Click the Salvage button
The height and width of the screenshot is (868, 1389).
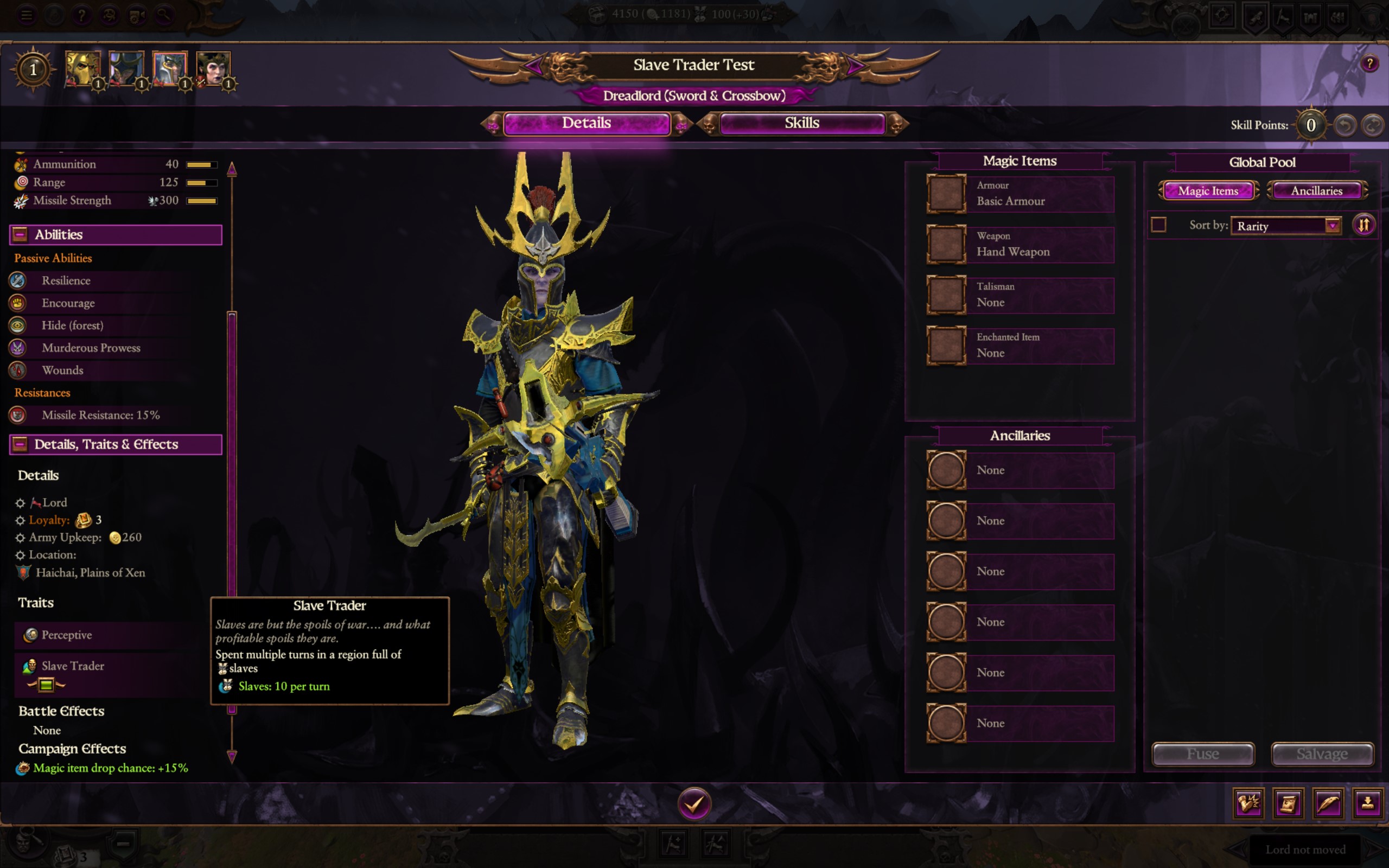1322,754
